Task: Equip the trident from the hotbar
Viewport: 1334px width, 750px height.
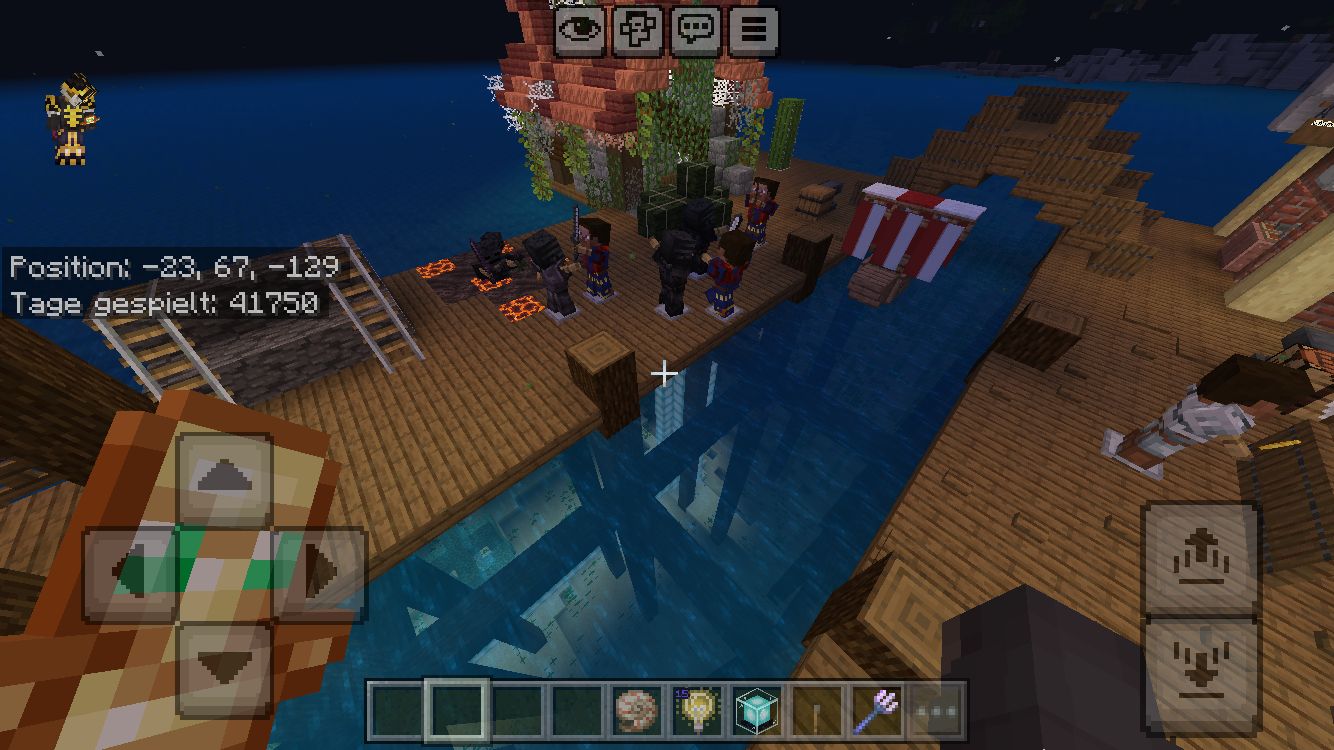Action: point(877,711)
